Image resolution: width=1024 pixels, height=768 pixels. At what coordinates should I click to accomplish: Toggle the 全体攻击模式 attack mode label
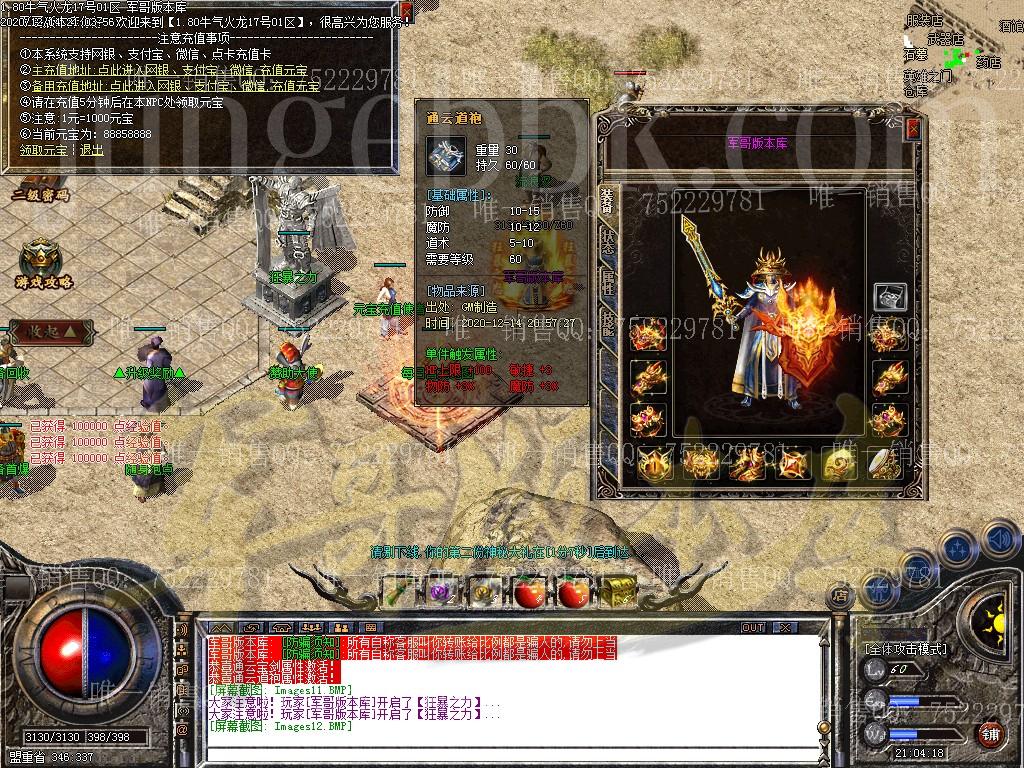coord(905,649)
